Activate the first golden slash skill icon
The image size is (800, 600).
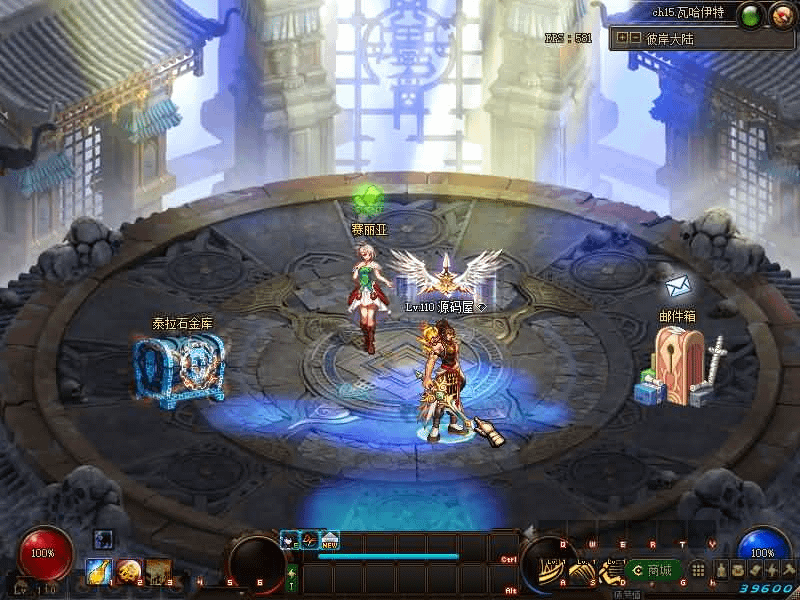(x=549, y=571)
